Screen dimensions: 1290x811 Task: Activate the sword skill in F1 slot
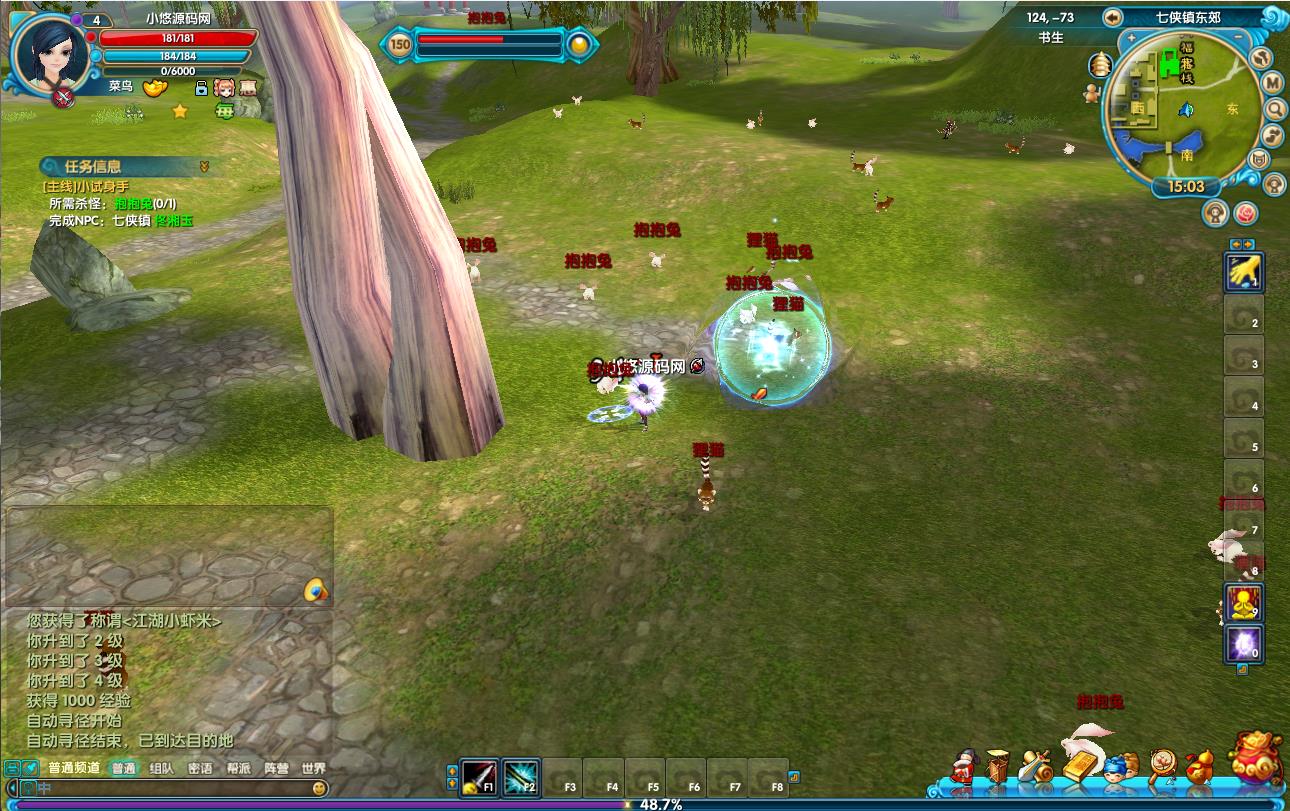(x=479, y=777)
